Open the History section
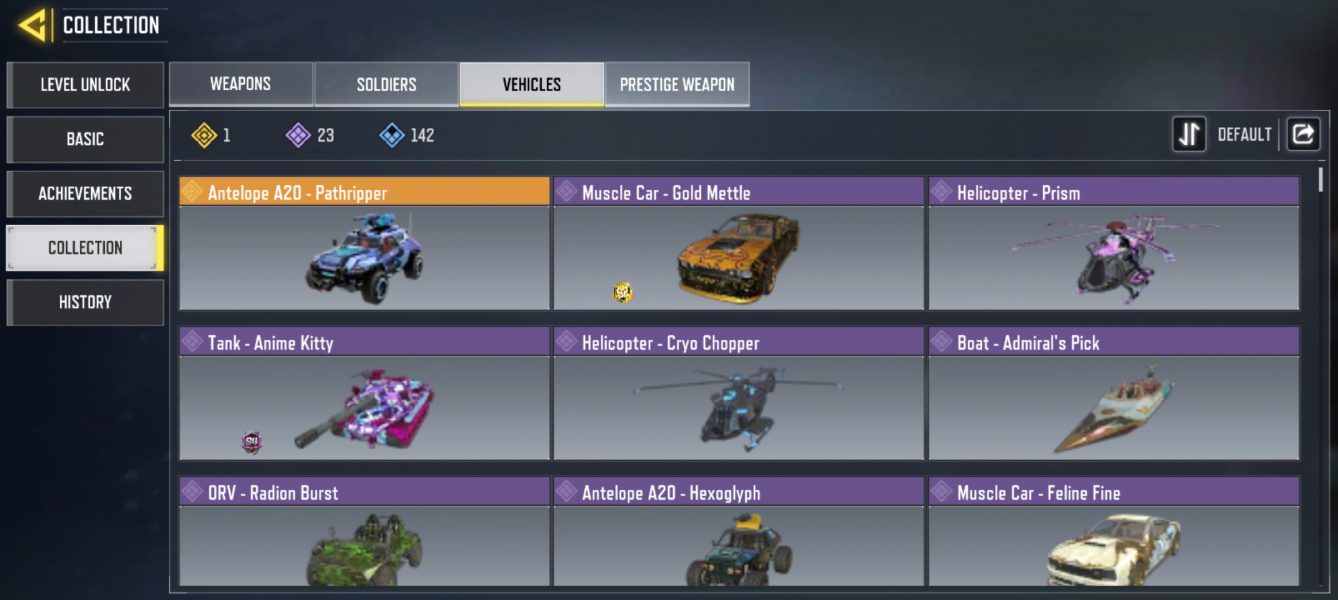The image size is (1338, 600). click(x=85, y=302)
